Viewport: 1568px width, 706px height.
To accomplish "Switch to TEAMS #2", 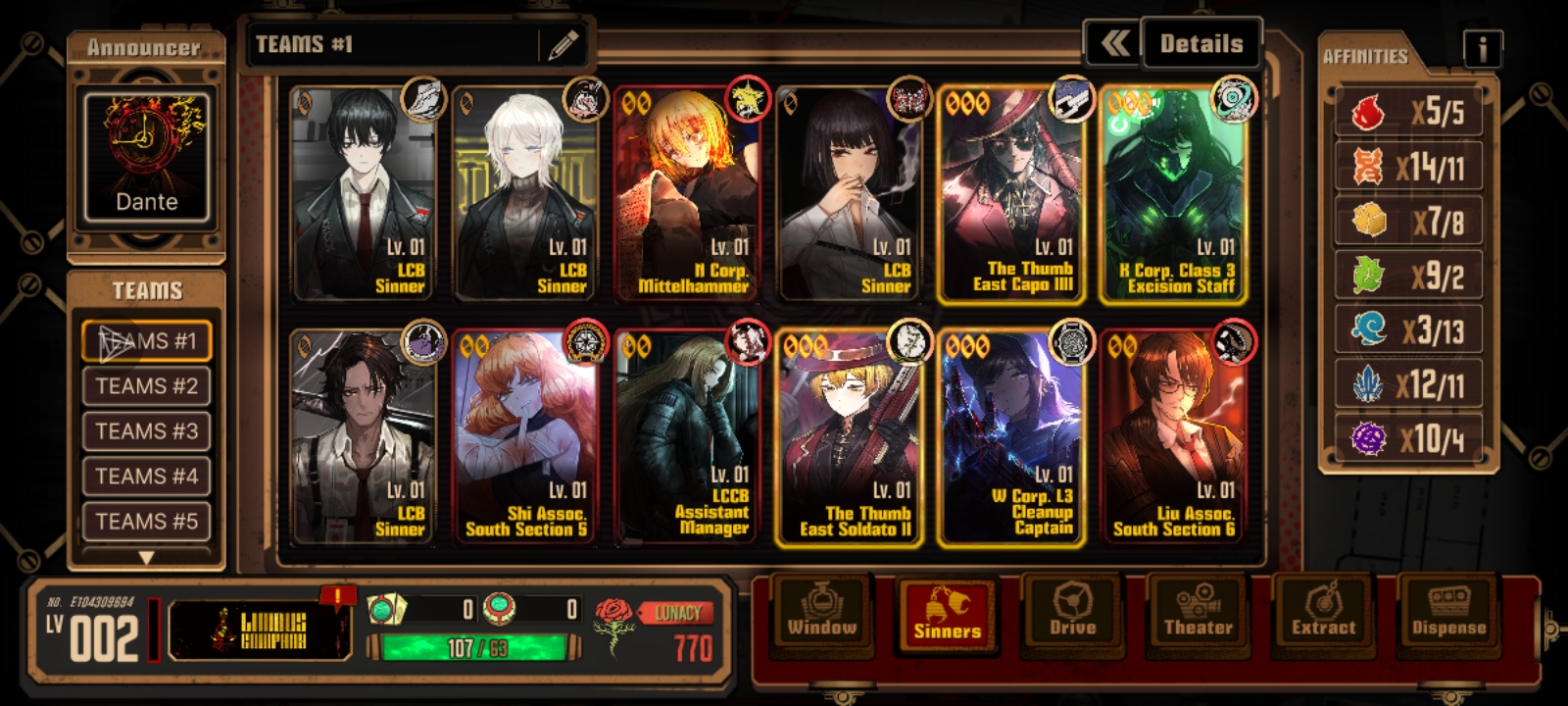I will click(147, 386).
